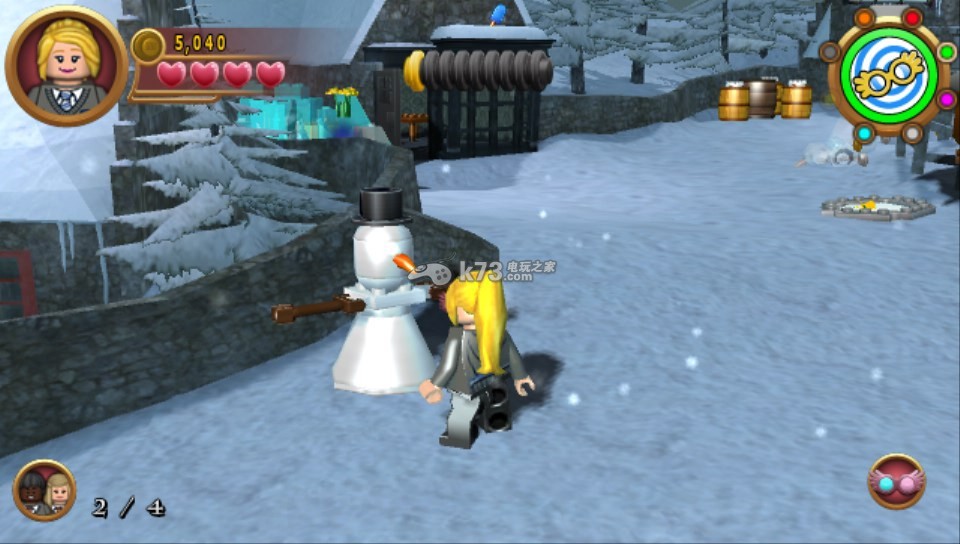The width and height of the screenshot is (960, 544).
Task: Open the two-character swap icon
Action: point(44,491)
